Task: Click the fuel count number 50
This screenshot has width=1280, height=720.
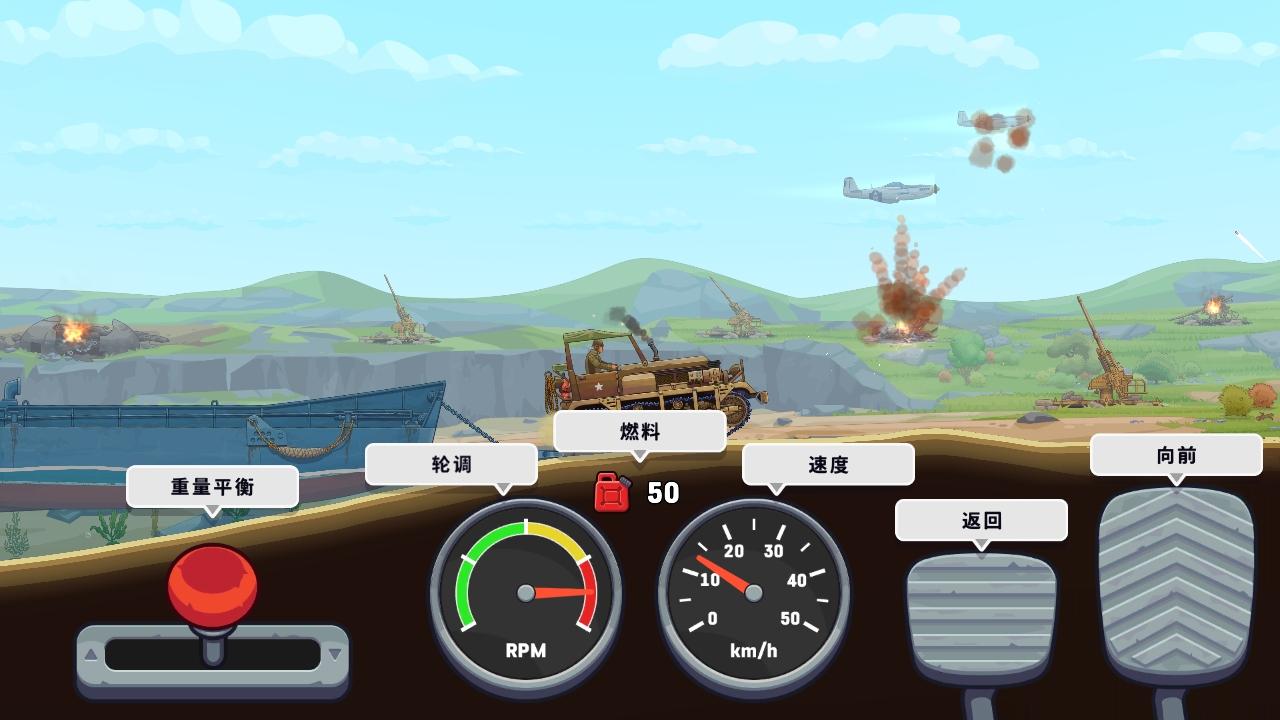Action: [x=661, y=493]
